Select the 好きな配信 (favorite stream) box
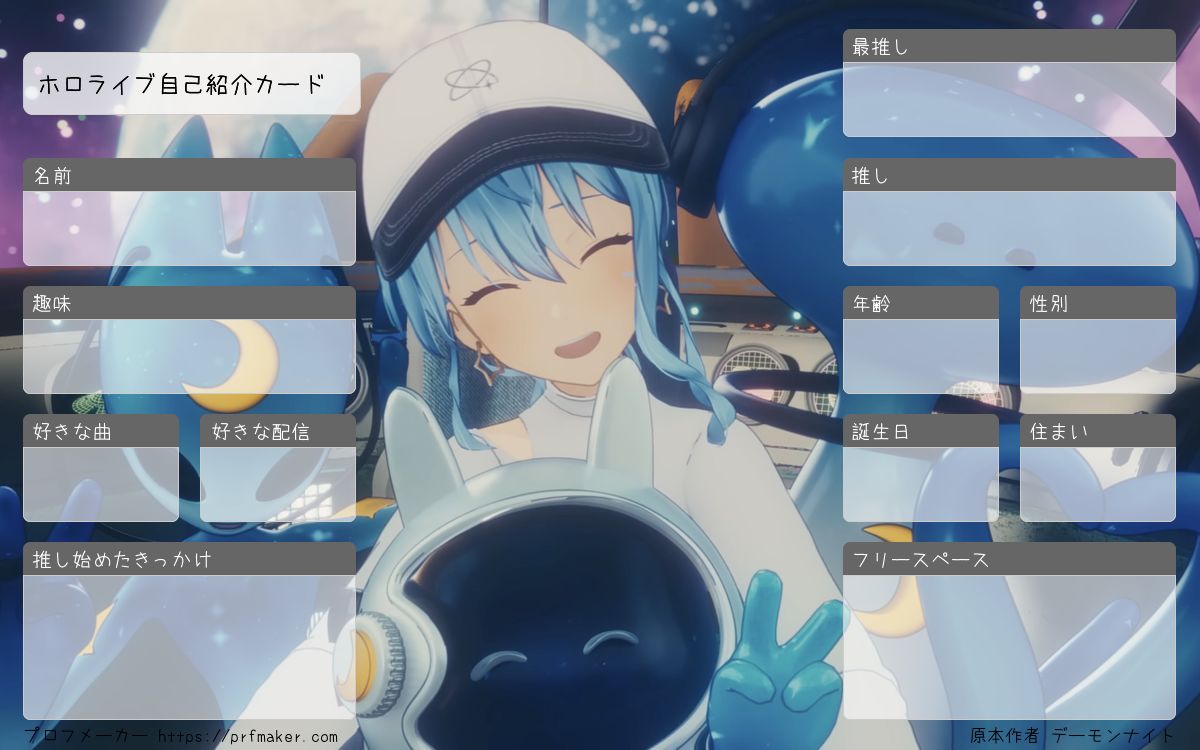 (x=278, y=484)
